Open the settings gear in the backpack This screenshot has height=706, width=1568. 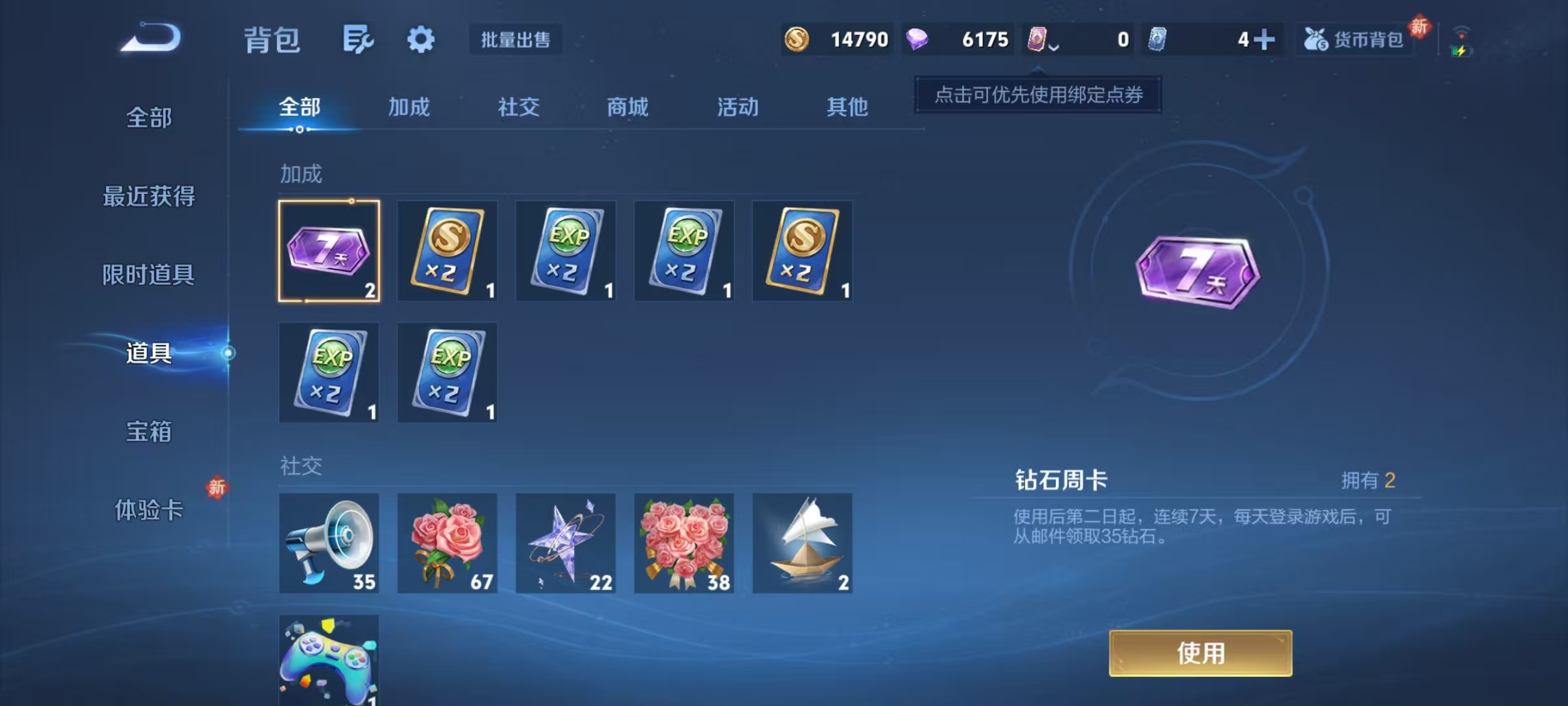tap(421, 39)
